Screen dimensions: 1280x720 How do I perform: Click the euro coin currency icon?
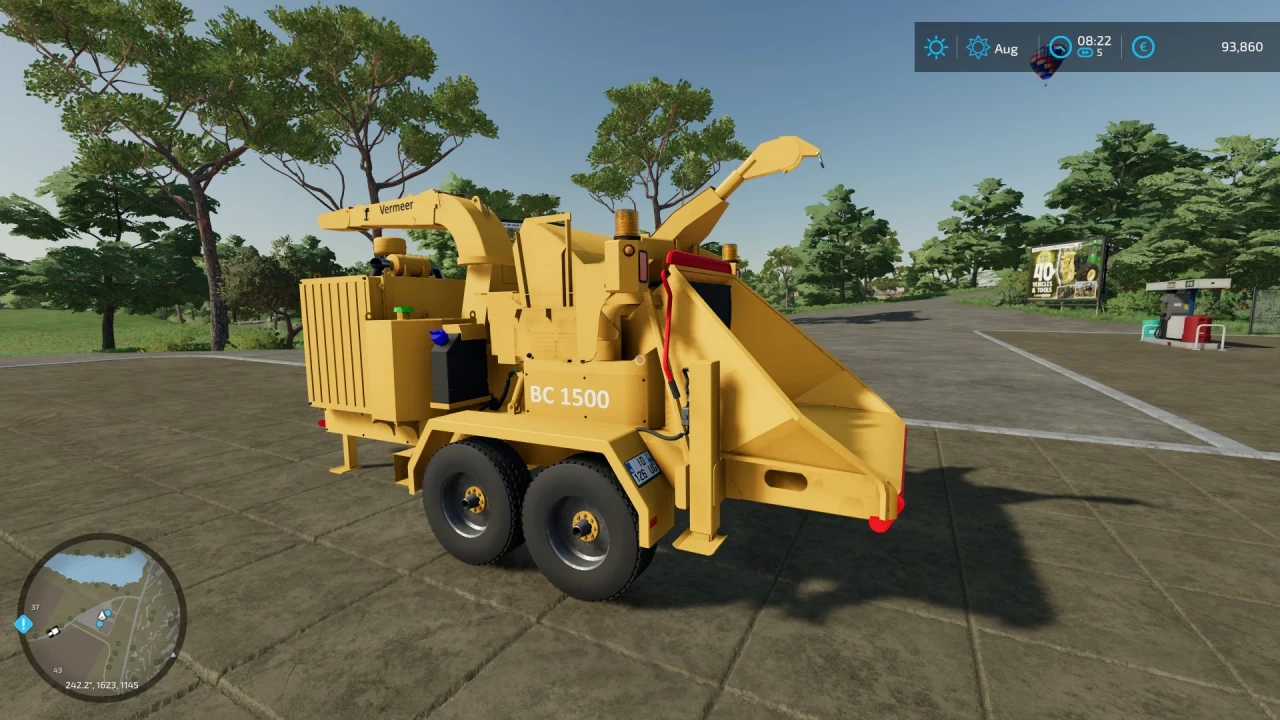[1142, 47]
